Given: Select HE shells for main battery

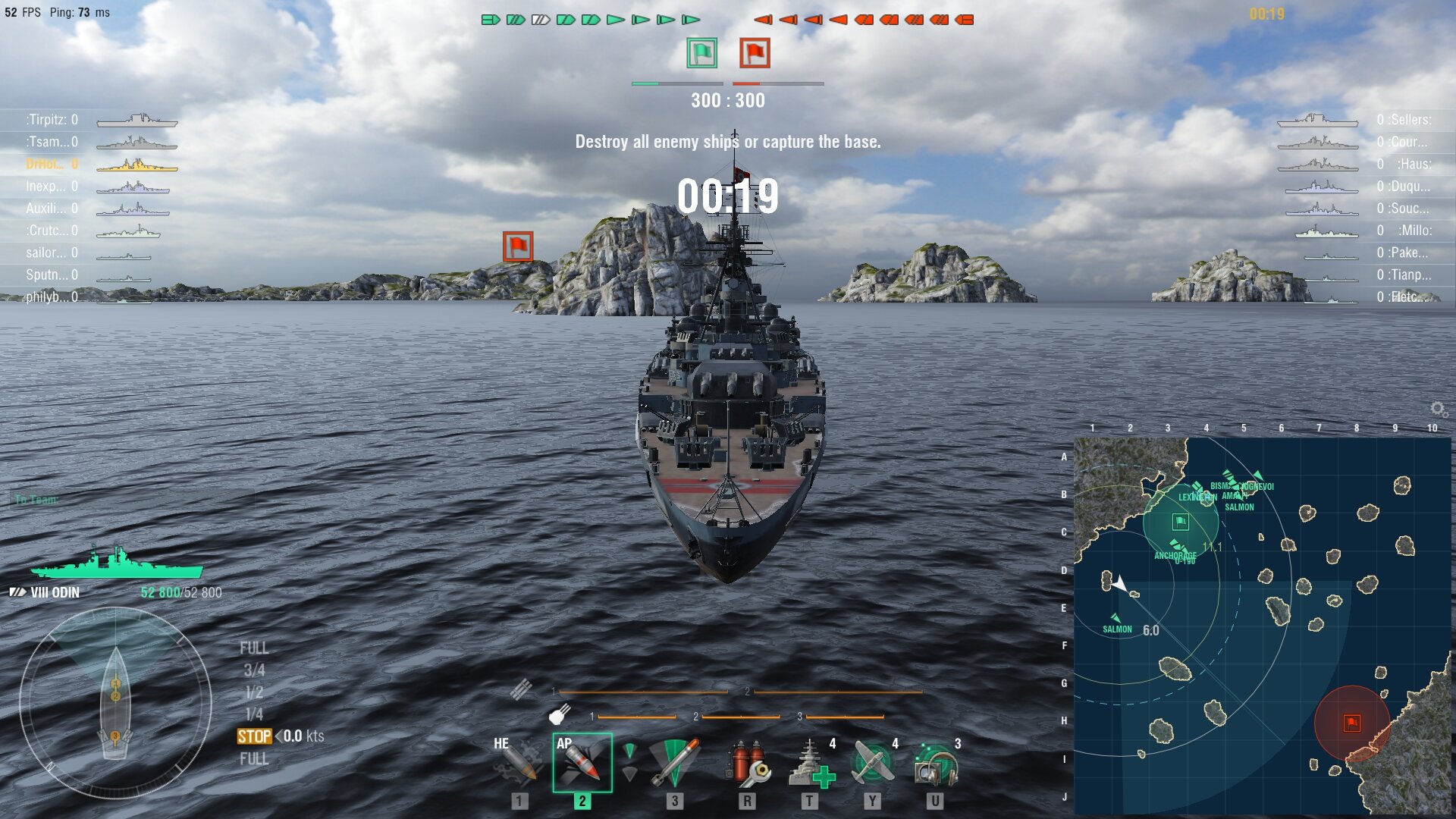Looking at the screenshot, I should [x=519, y=762].
